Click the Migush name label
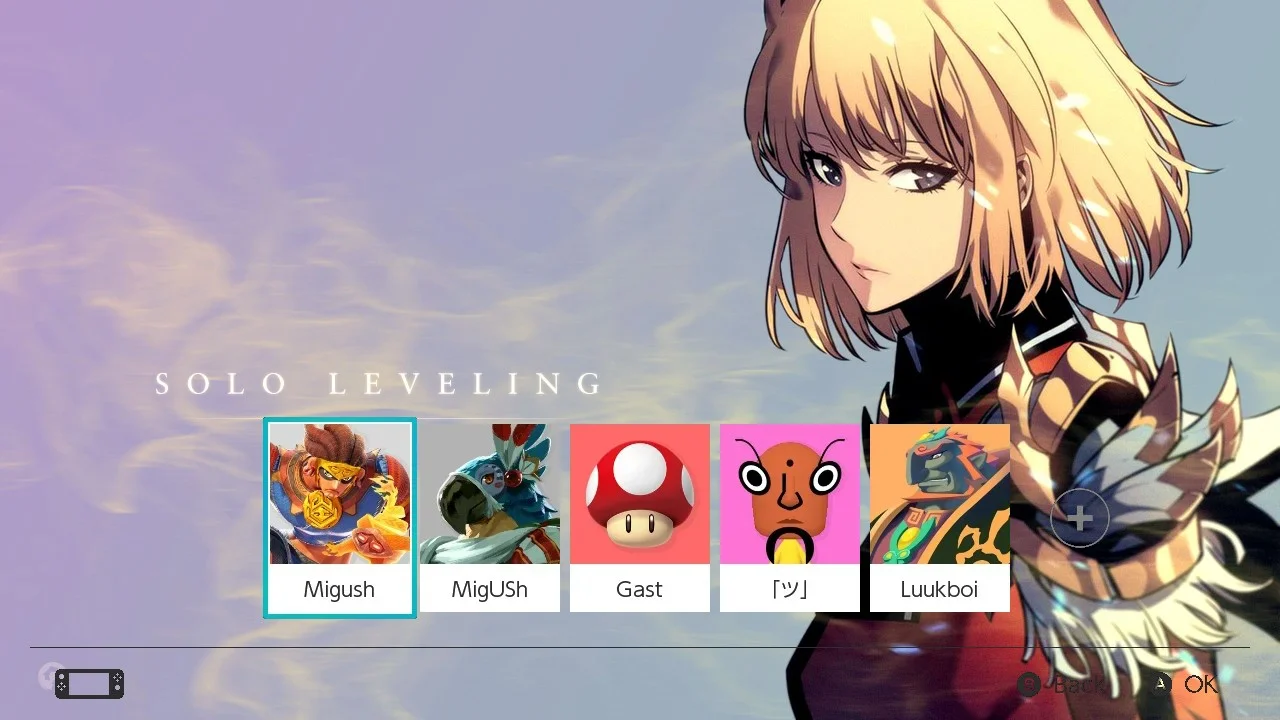This screenshot has height=720, width=1280. click(340, 589)
